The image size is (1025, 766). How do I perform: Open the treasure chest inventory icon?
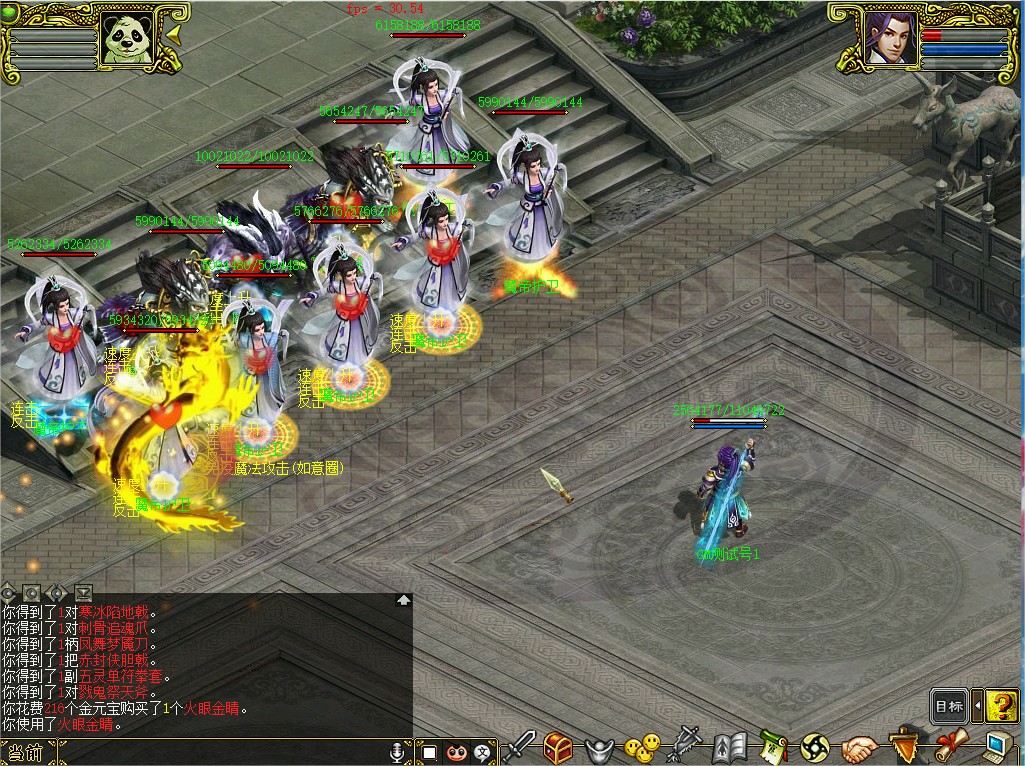558,747
